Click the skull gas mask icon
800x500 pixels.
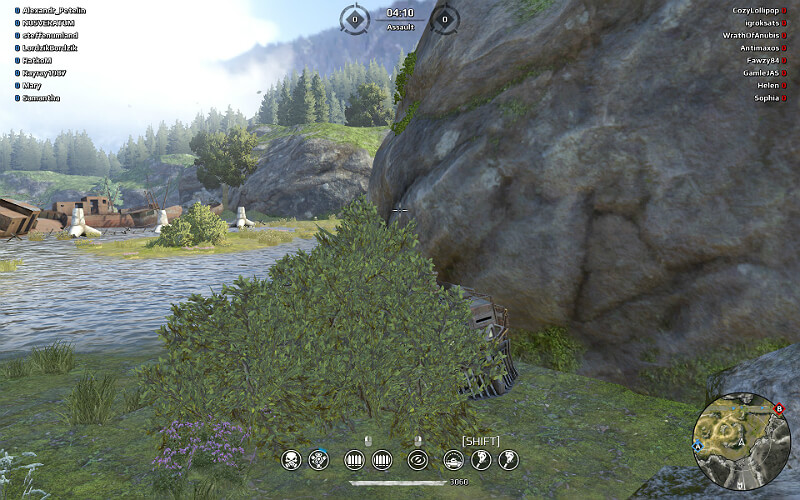291,460
